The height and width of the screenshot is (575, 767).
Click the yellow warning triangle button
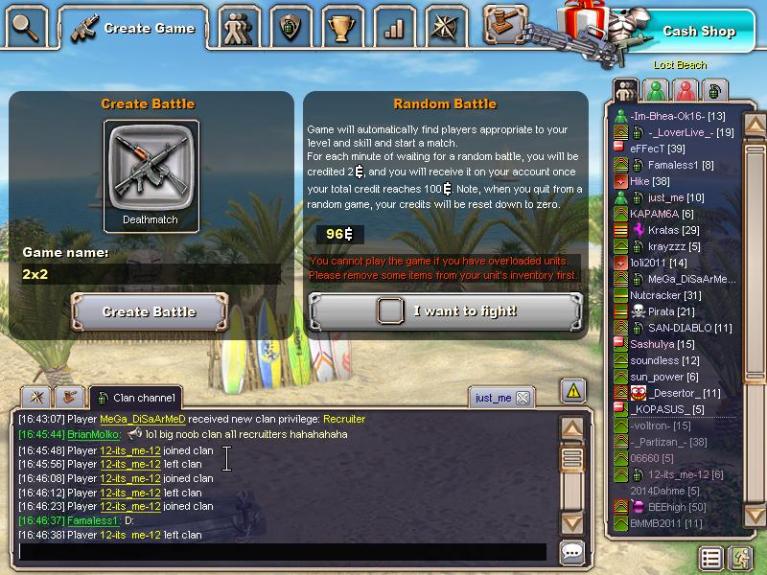point(572,391)
